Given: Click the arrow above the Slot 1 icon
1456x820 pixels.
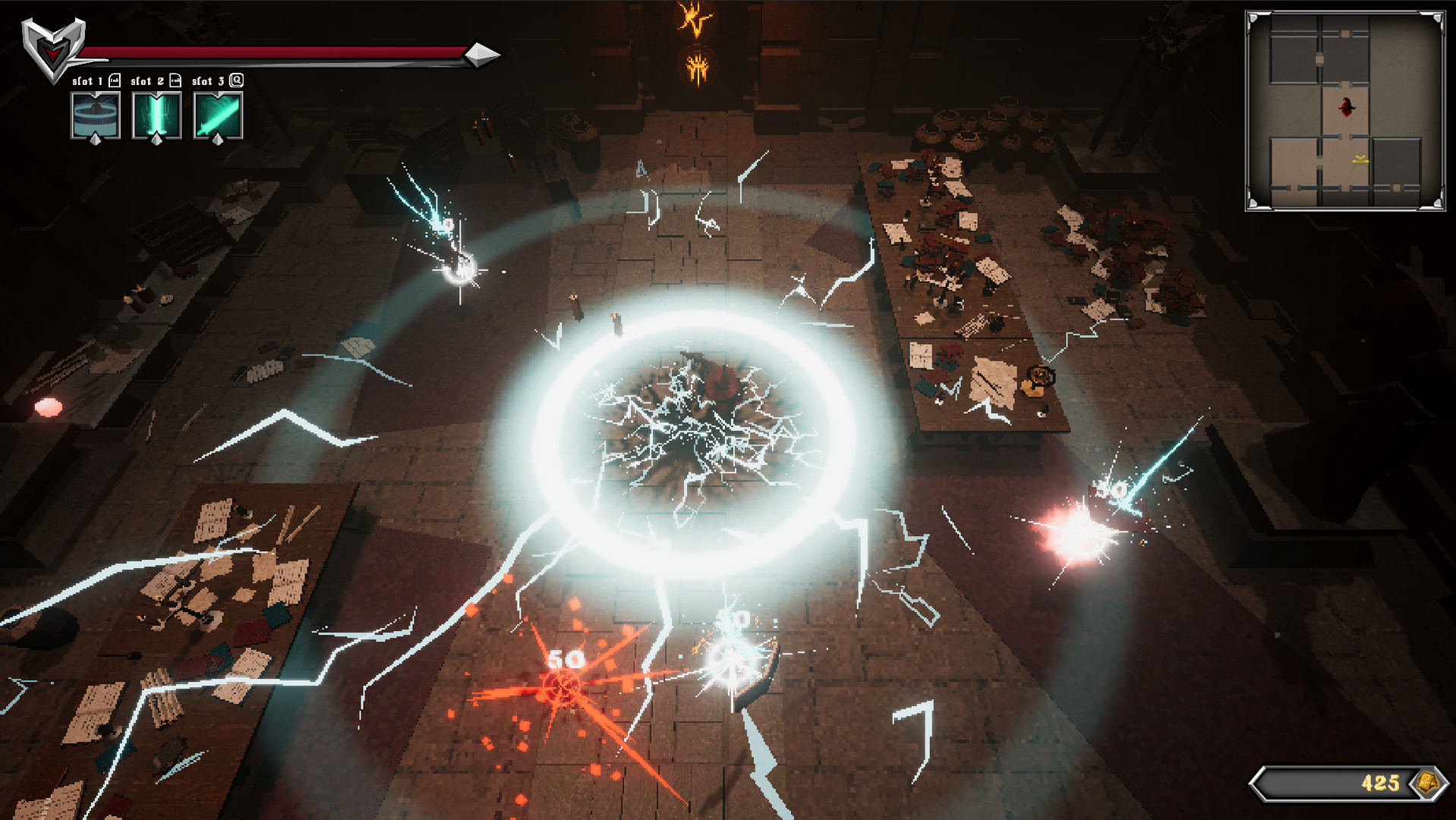Looking at the screenshot, I should tap(95, 93).
